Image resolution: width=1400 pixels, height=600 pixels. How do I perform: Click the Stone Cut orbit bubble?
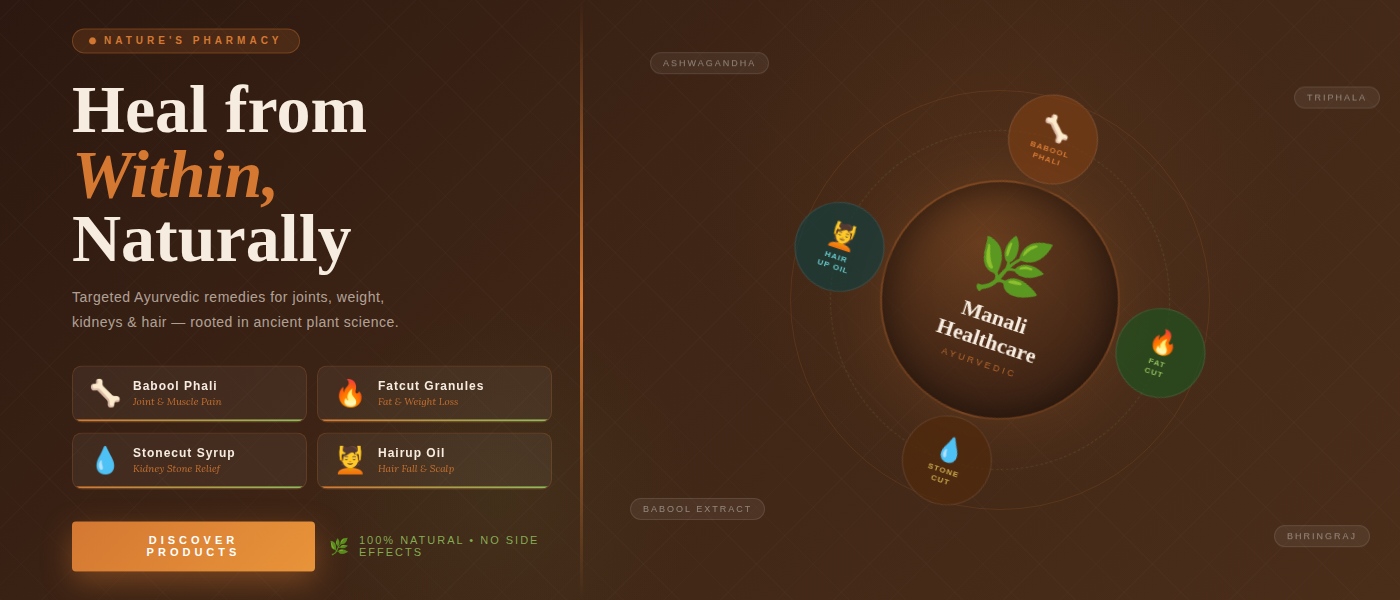click(x=946, y=460)
